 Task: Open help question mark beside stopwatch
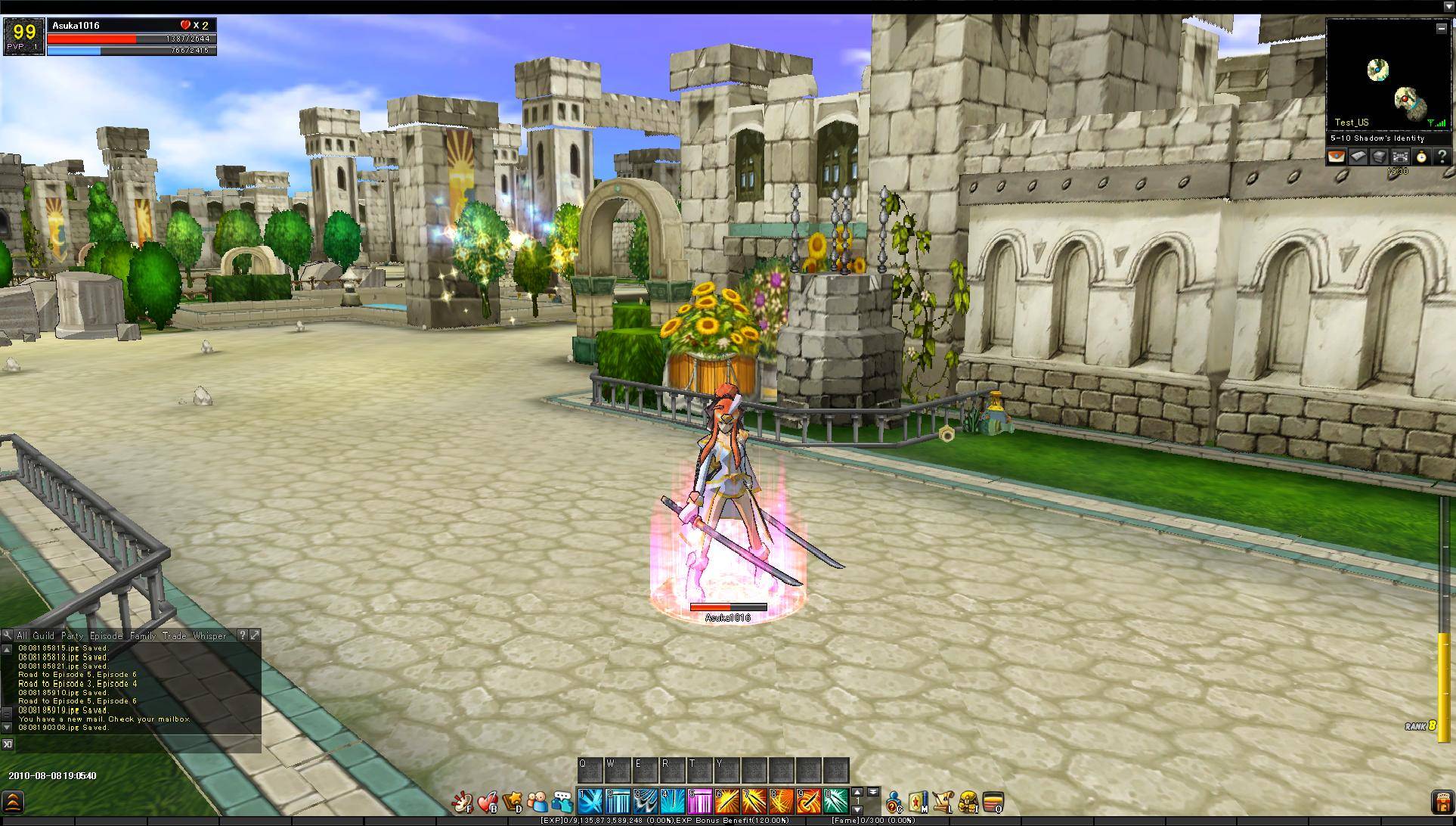coord(1442,157)
